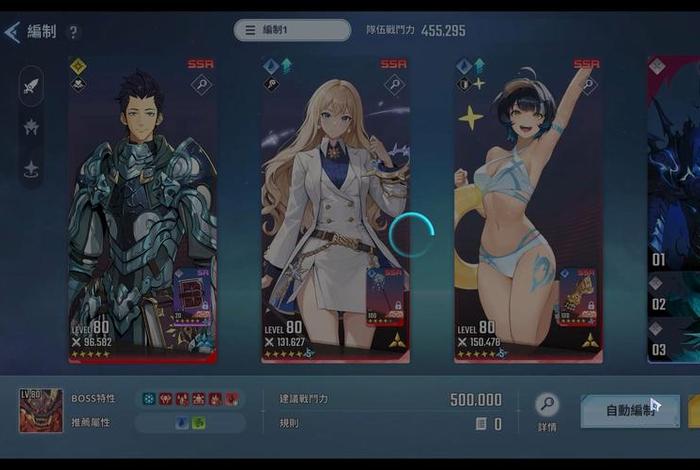Inspect the armored knight with his magnifier icon
700x470 pixels.
click(201, 85)
